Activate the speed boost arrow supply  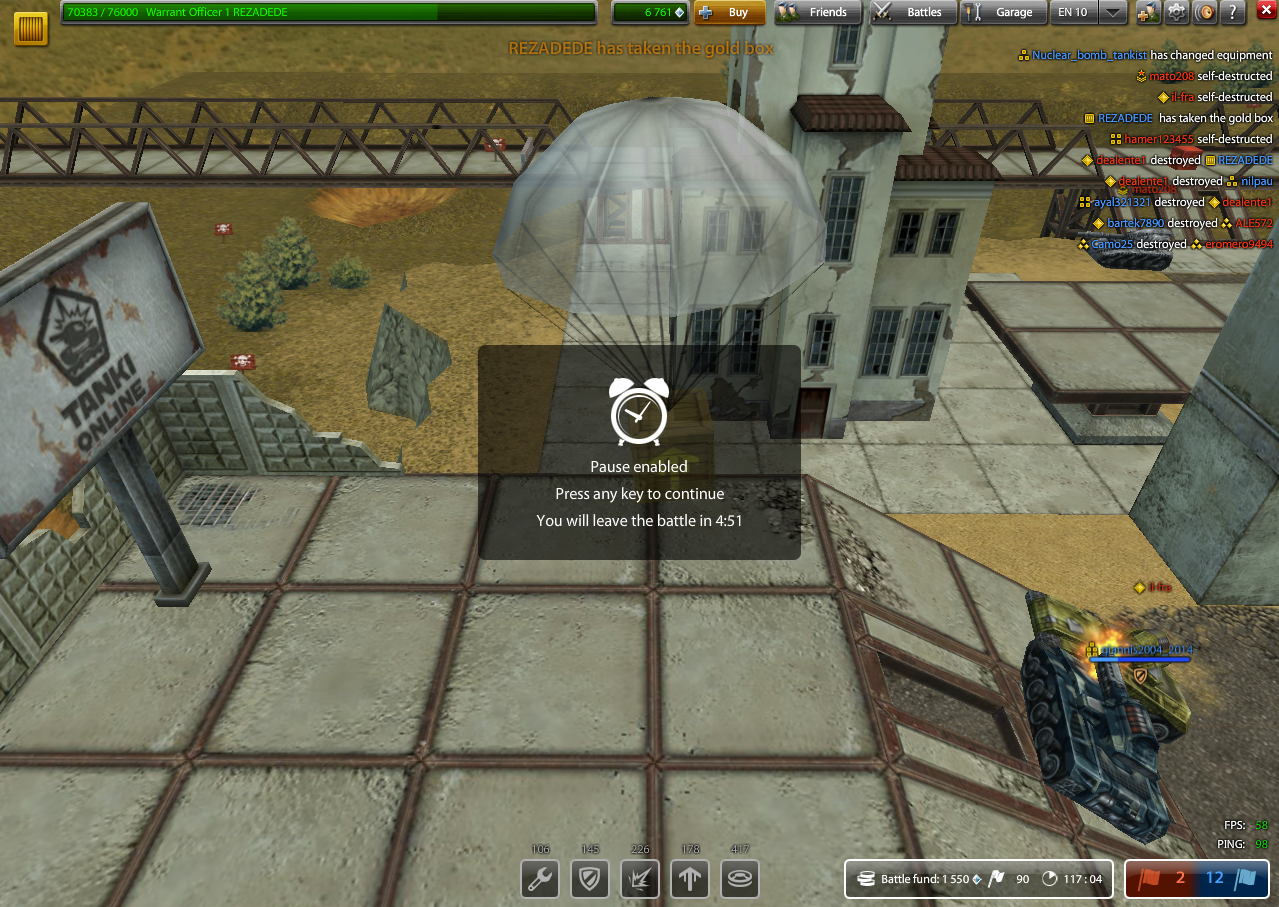coord(690,880)
